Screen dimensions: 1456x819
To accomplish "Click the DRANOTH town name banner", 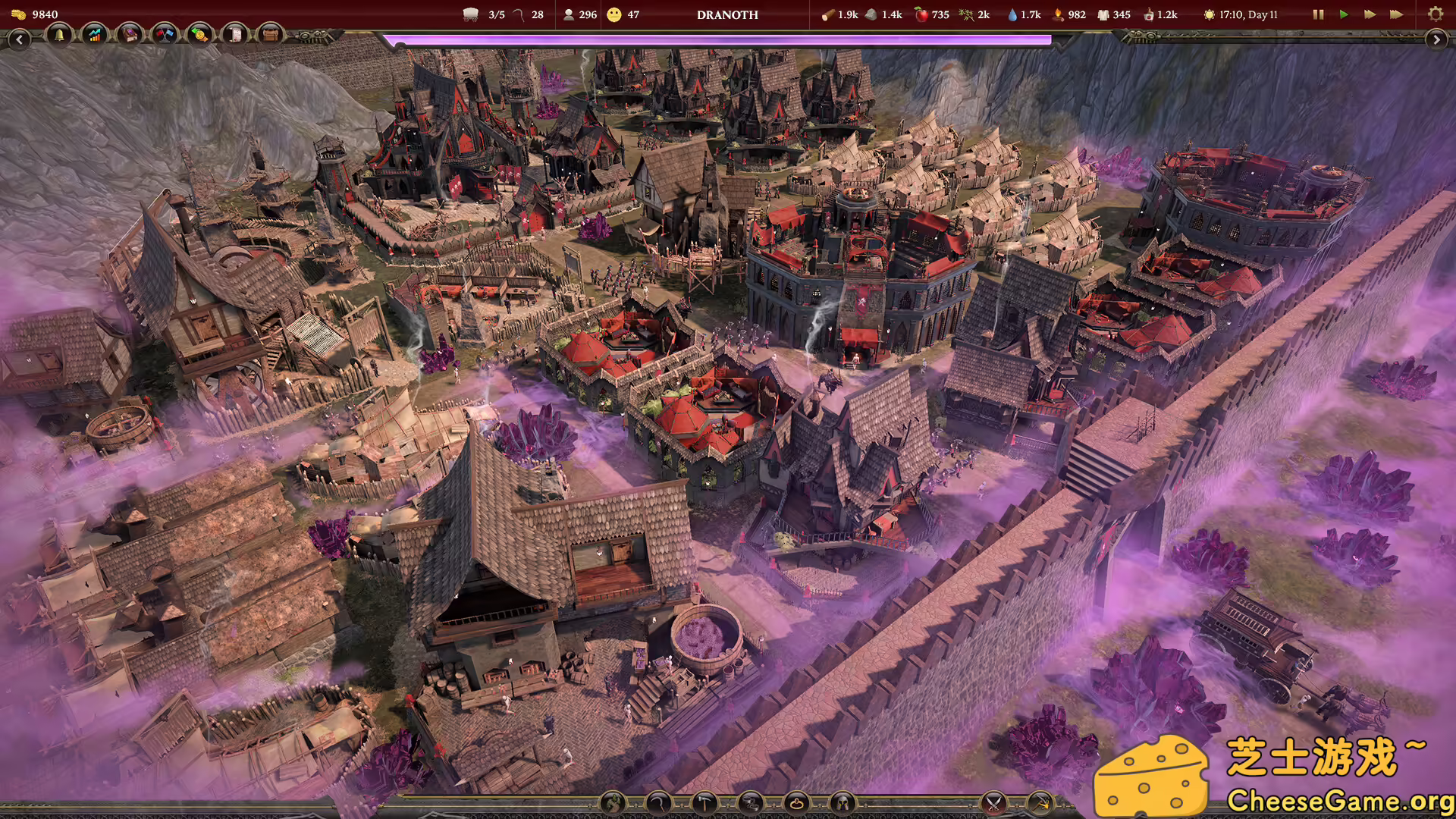I will pos(726,14).
